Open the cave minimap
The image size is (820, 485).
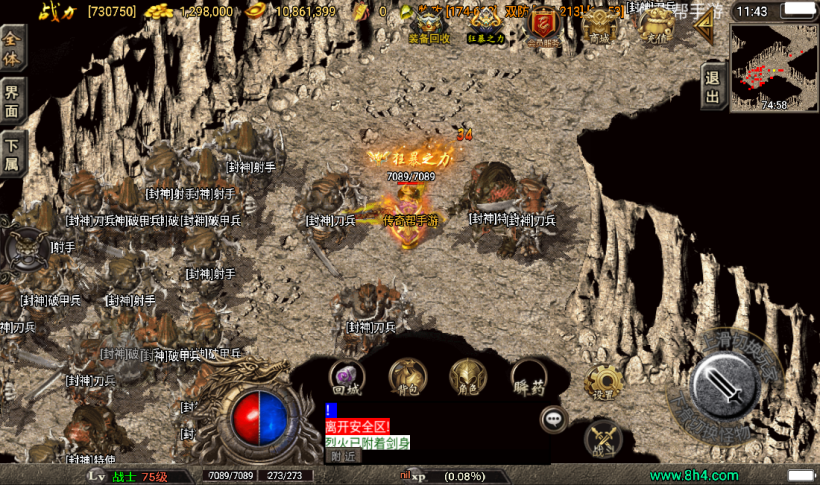pos(773,67)
